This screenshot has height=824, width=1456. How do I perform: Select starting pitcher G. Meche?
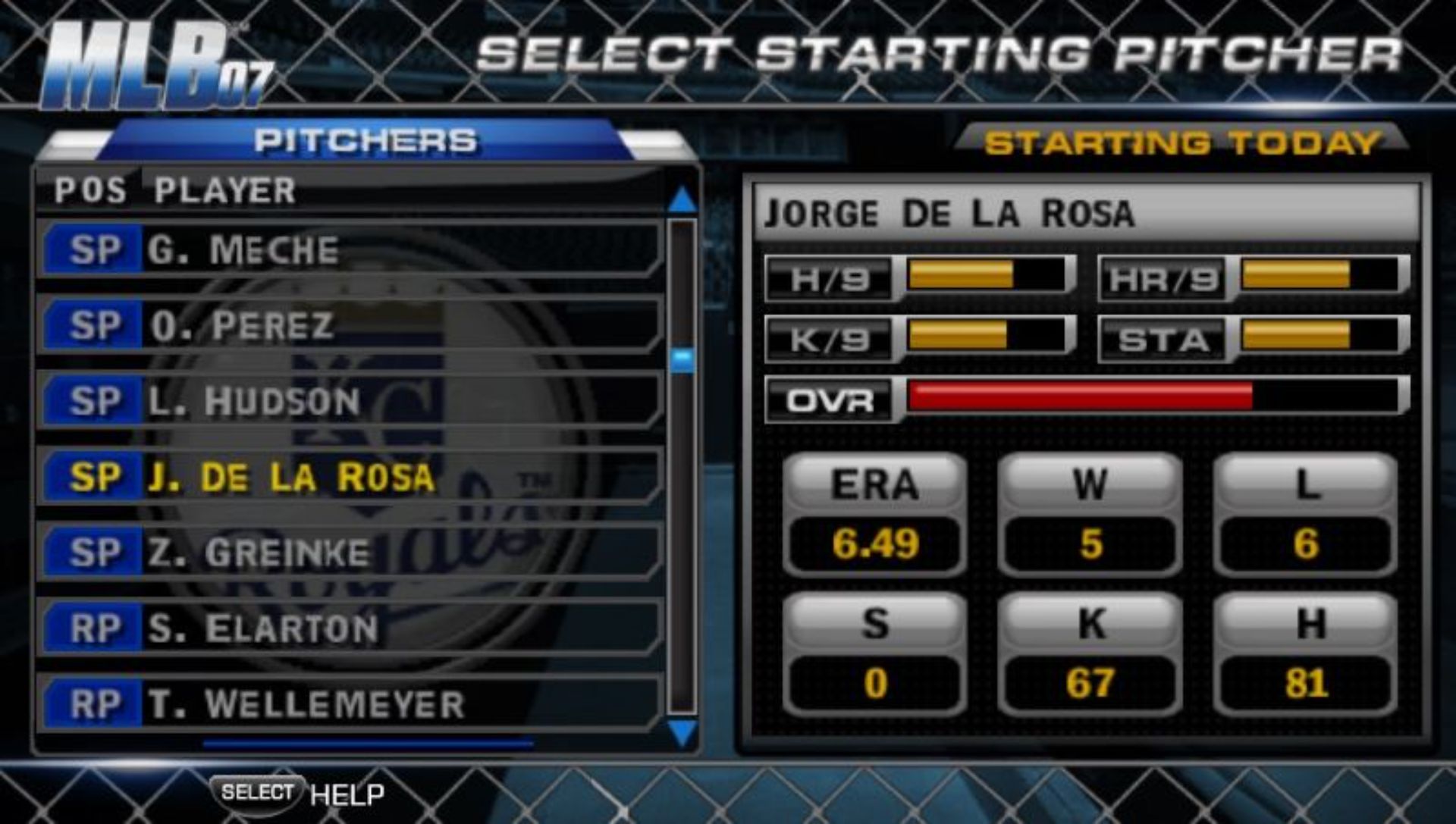point(349,250)
